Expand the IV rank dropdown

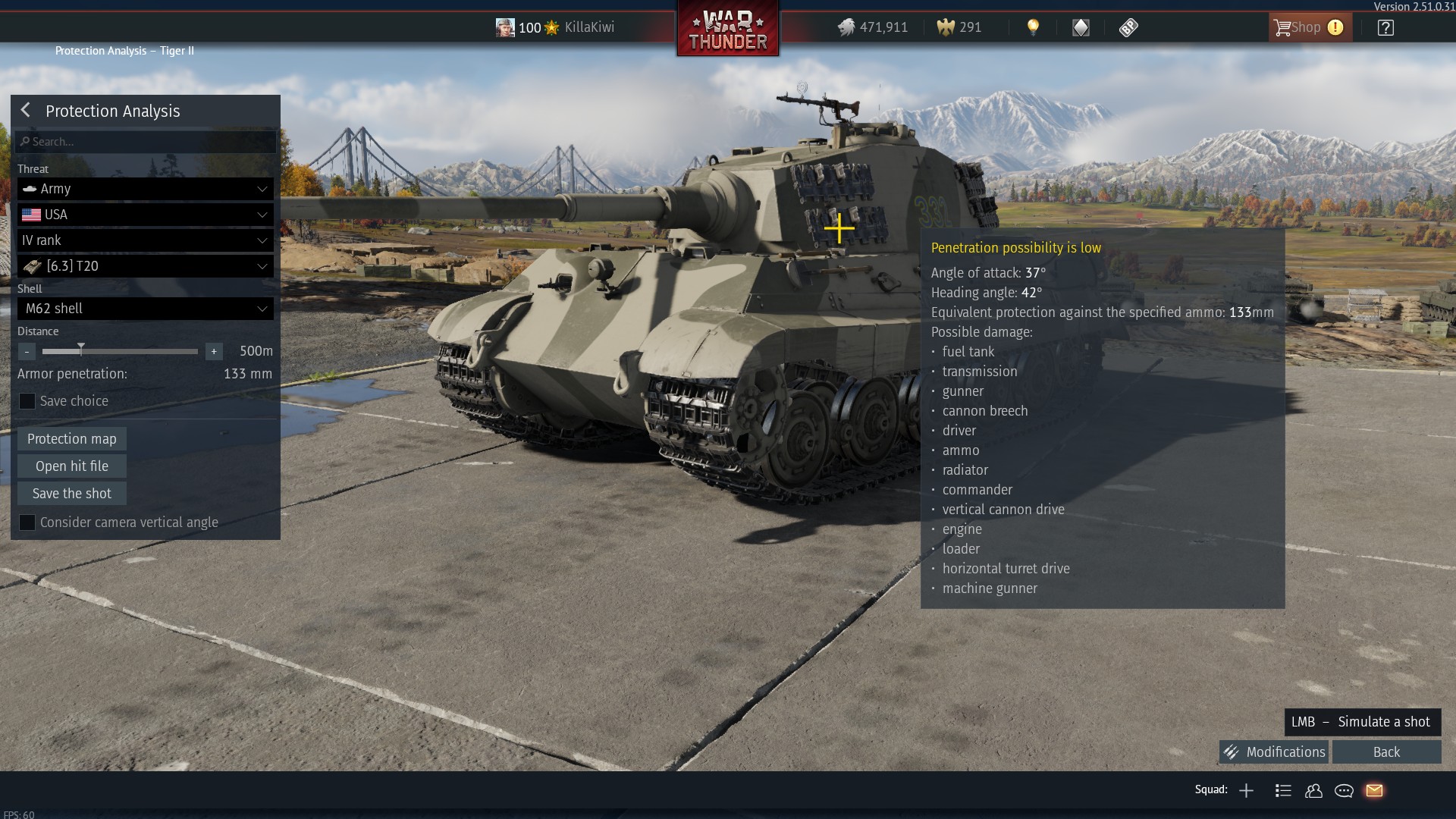click(x=146, y=240)
